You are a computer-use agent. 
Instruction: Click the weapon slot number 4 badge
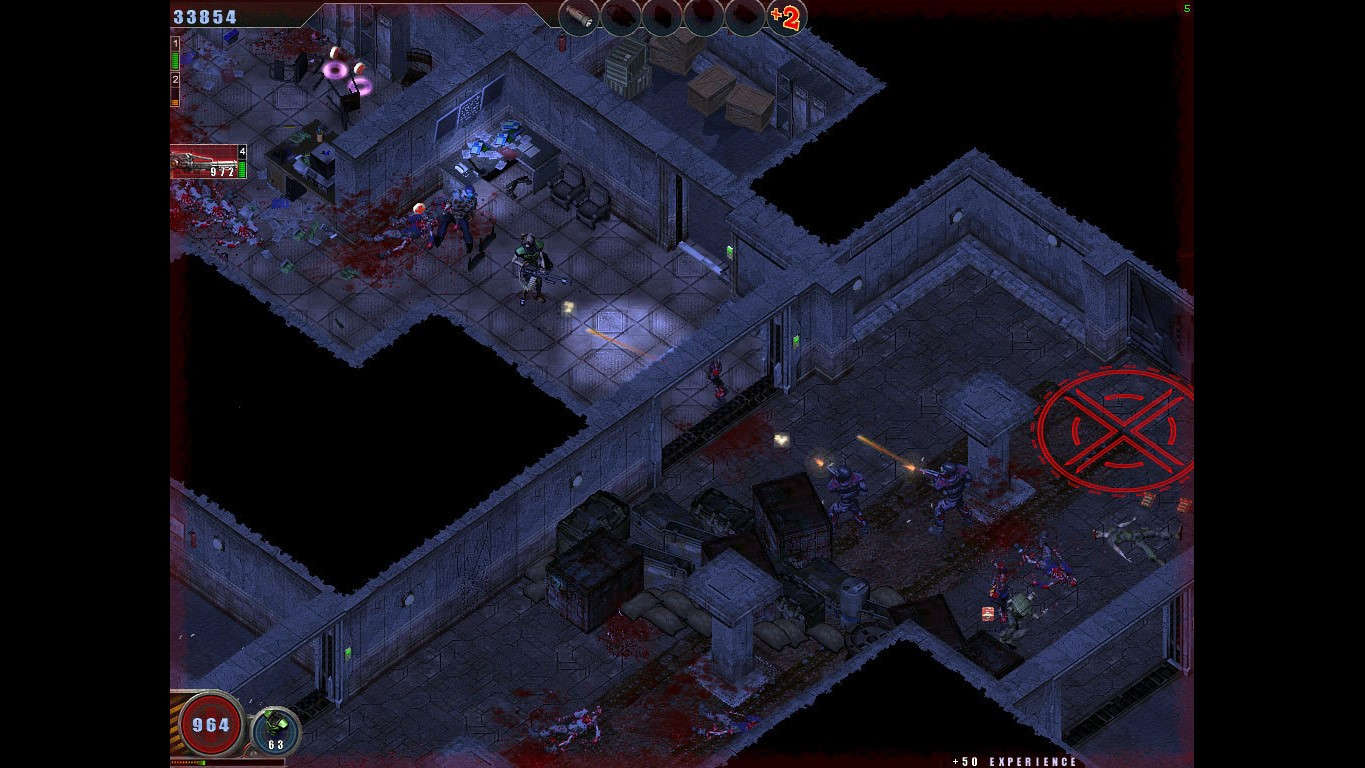pos(243,150)
